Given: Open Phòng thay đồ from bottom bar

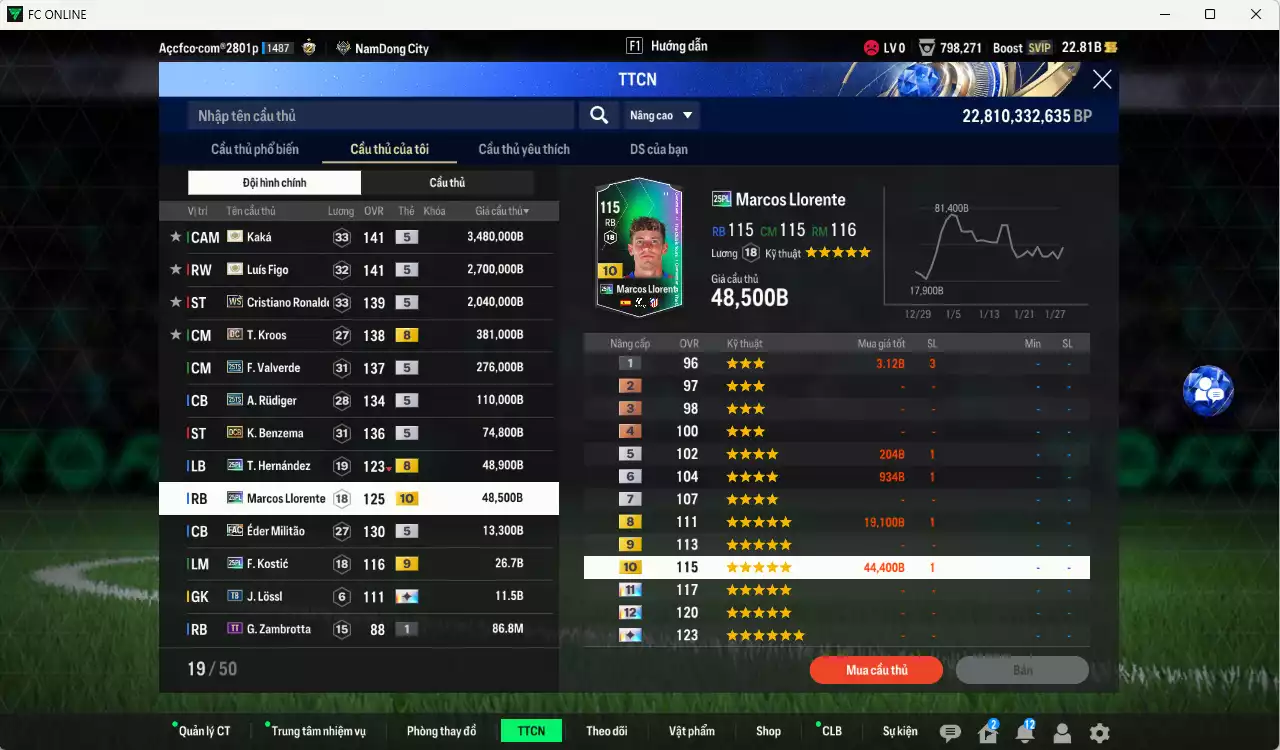Looking at the screenshot, I should click(x=441, y=731).
